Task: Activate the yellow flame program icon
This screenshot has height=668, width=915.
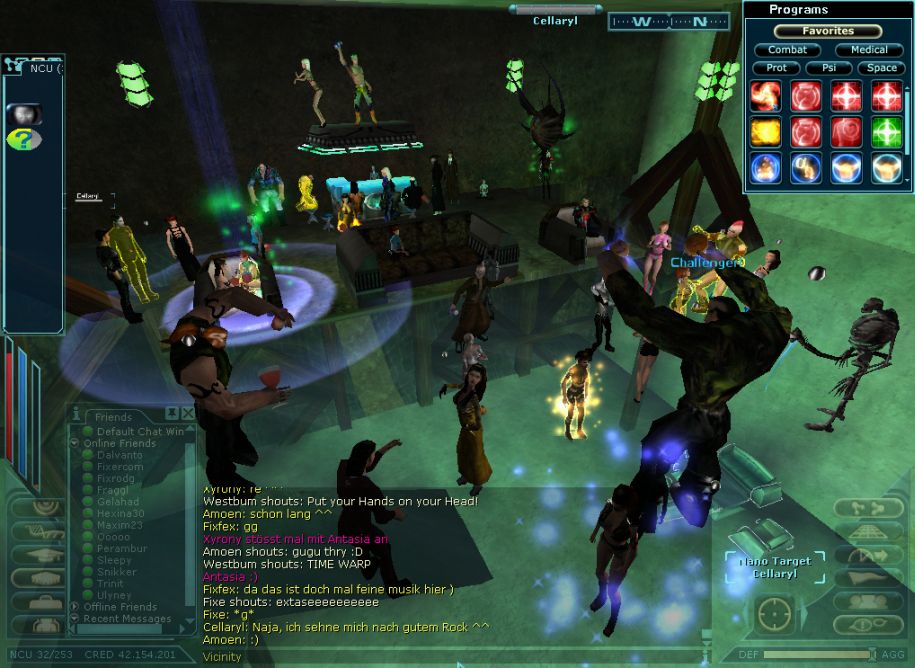Action: 765,131
